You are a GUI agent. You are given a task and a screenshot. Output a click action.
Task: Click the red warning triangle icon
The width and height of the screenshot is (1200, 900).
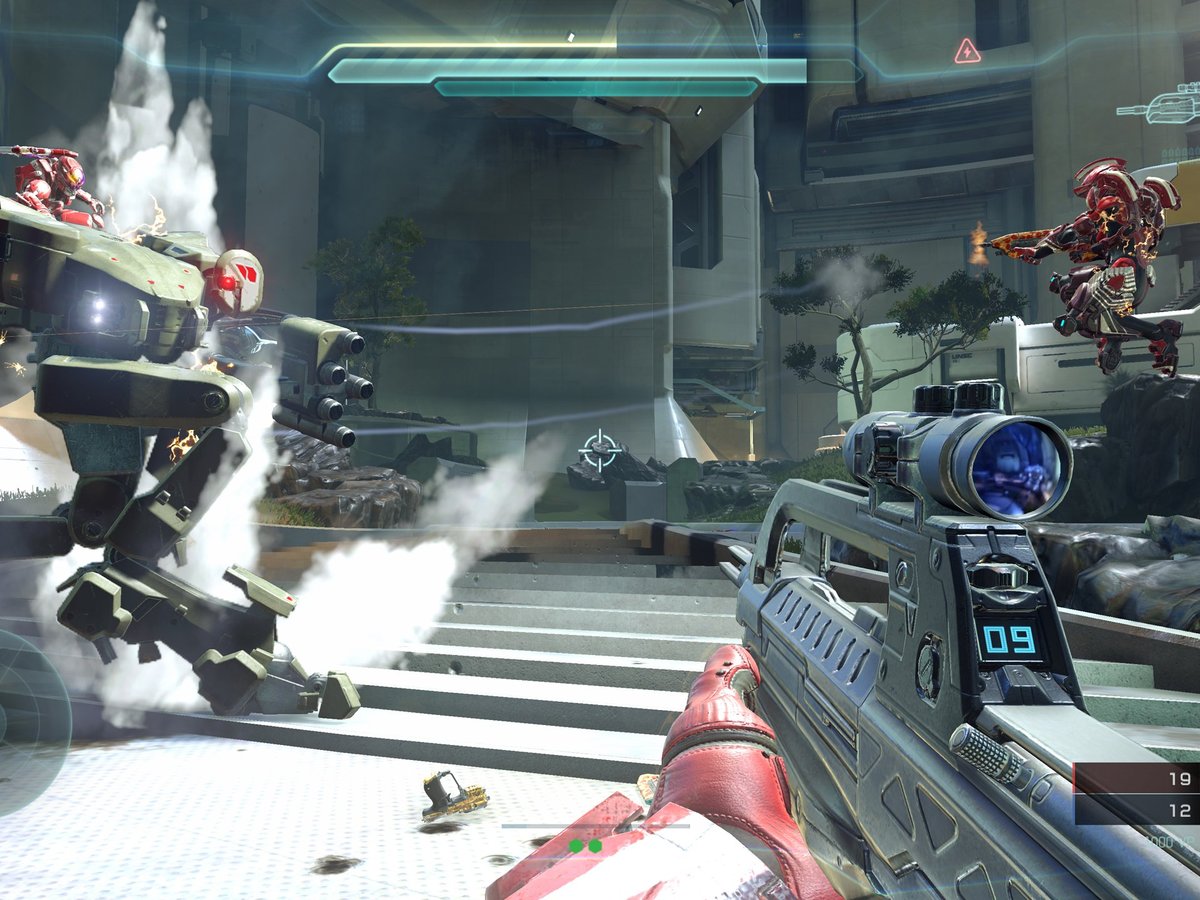pos(967,51)
